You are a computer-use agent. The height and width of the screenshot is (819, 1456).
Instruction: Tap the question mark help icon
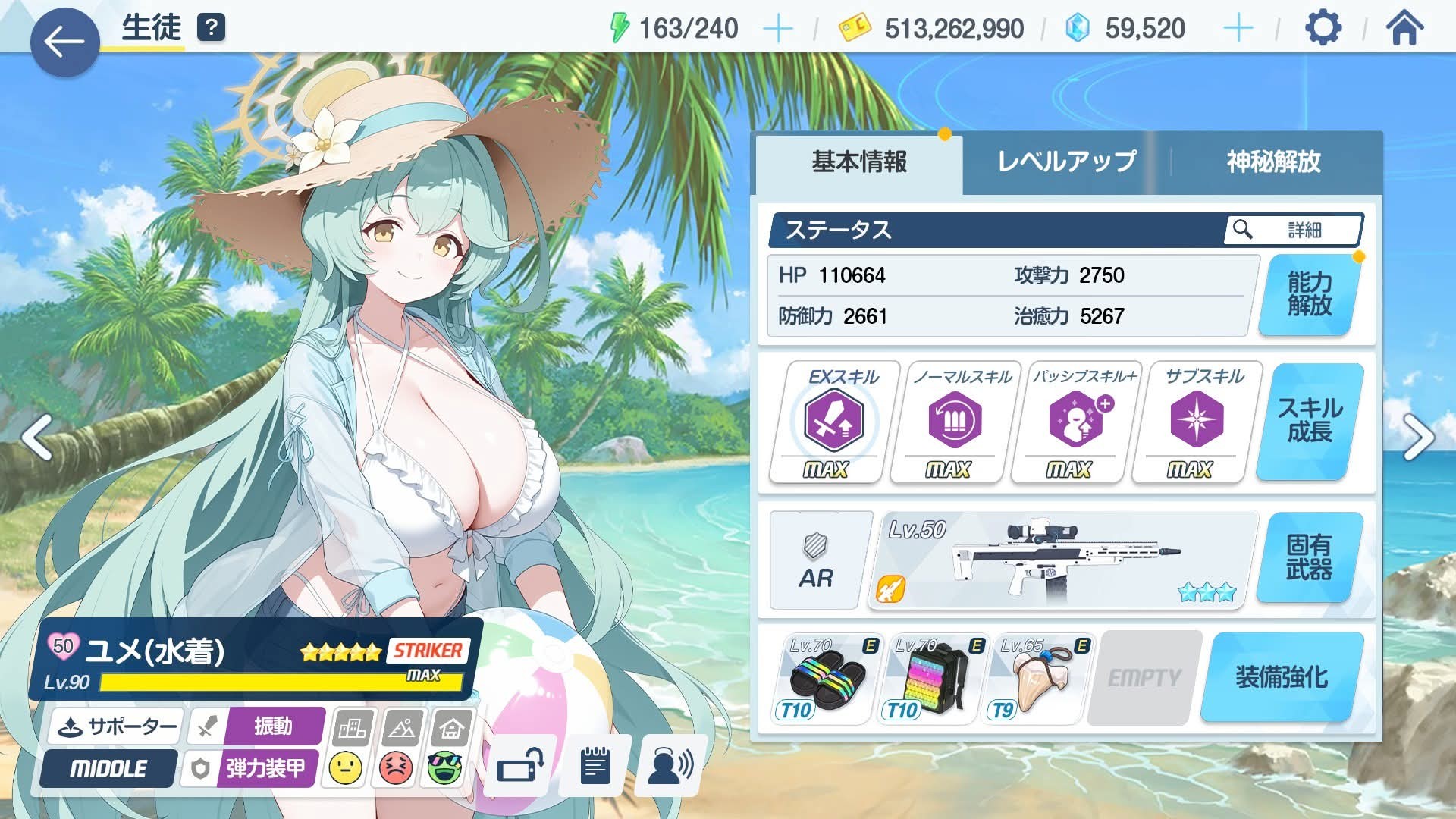211,28
